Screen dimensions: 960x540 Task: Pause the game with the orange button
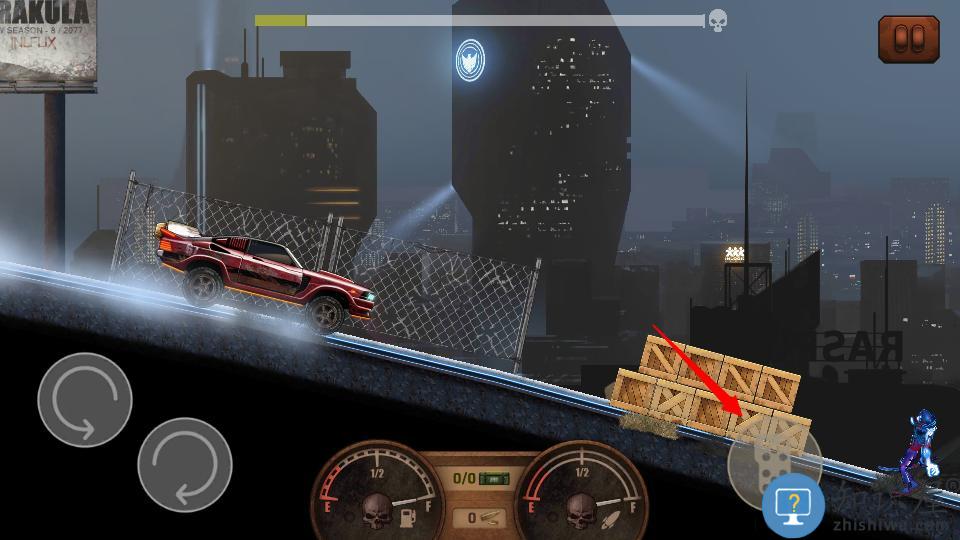908,39
